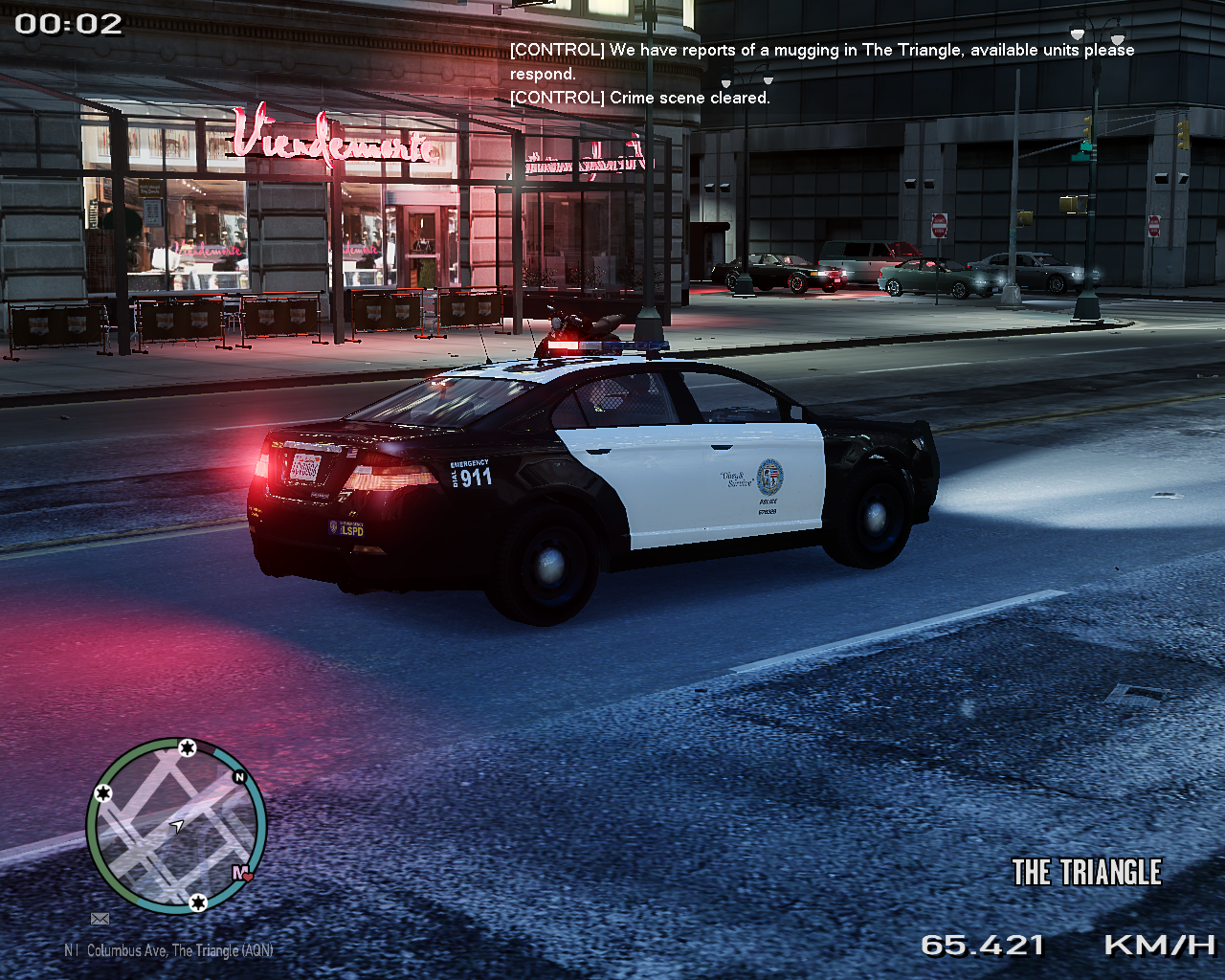The width and height of the screenshot is (1225, 980).
Task: Select the north N compass marker
Action: click(x=239, y=777)
